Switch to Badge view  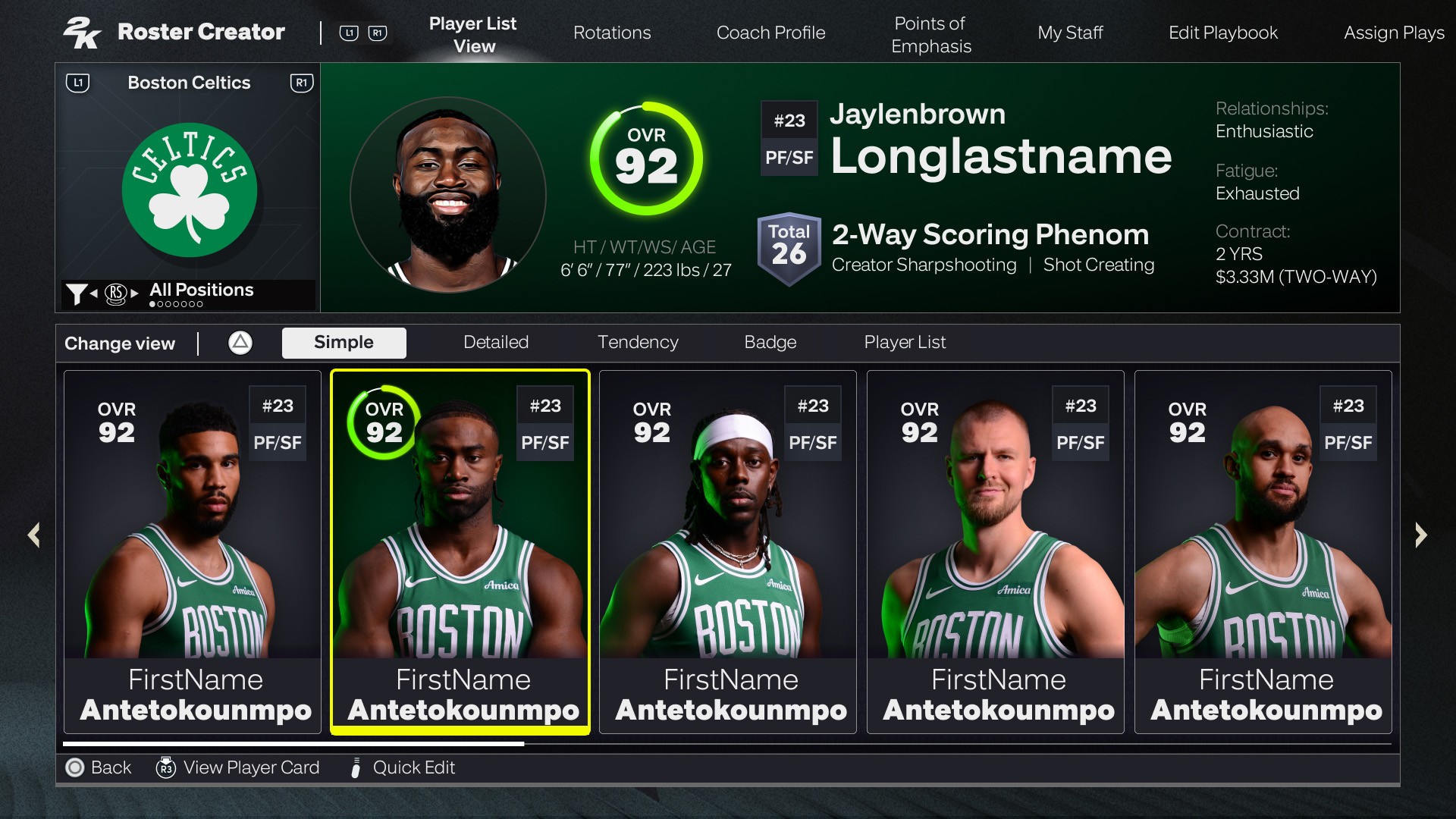[x=770, y=343]
